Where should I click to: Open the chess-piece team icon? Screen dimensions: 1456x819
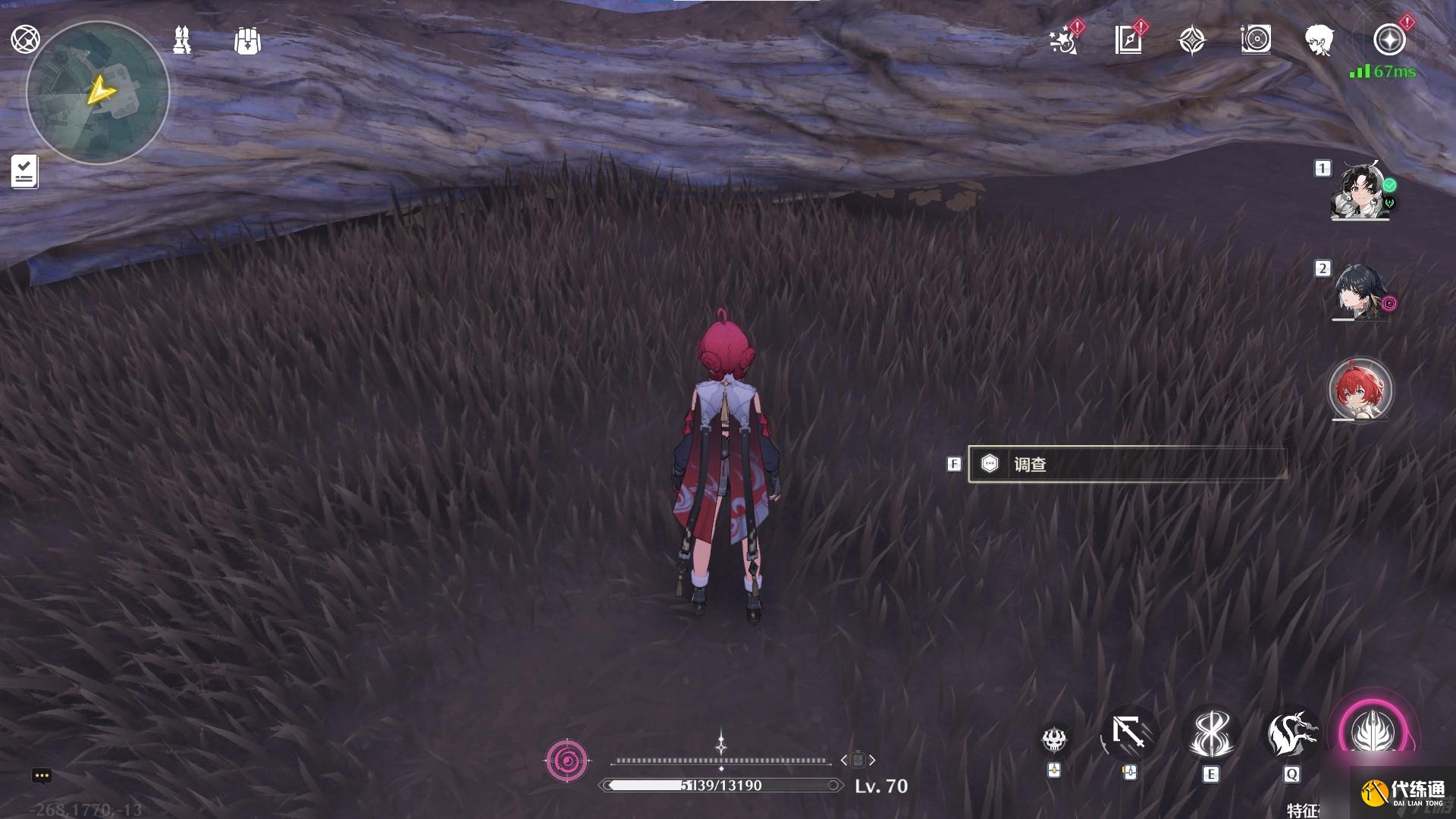pyautogui.click(x=181, y=40)
